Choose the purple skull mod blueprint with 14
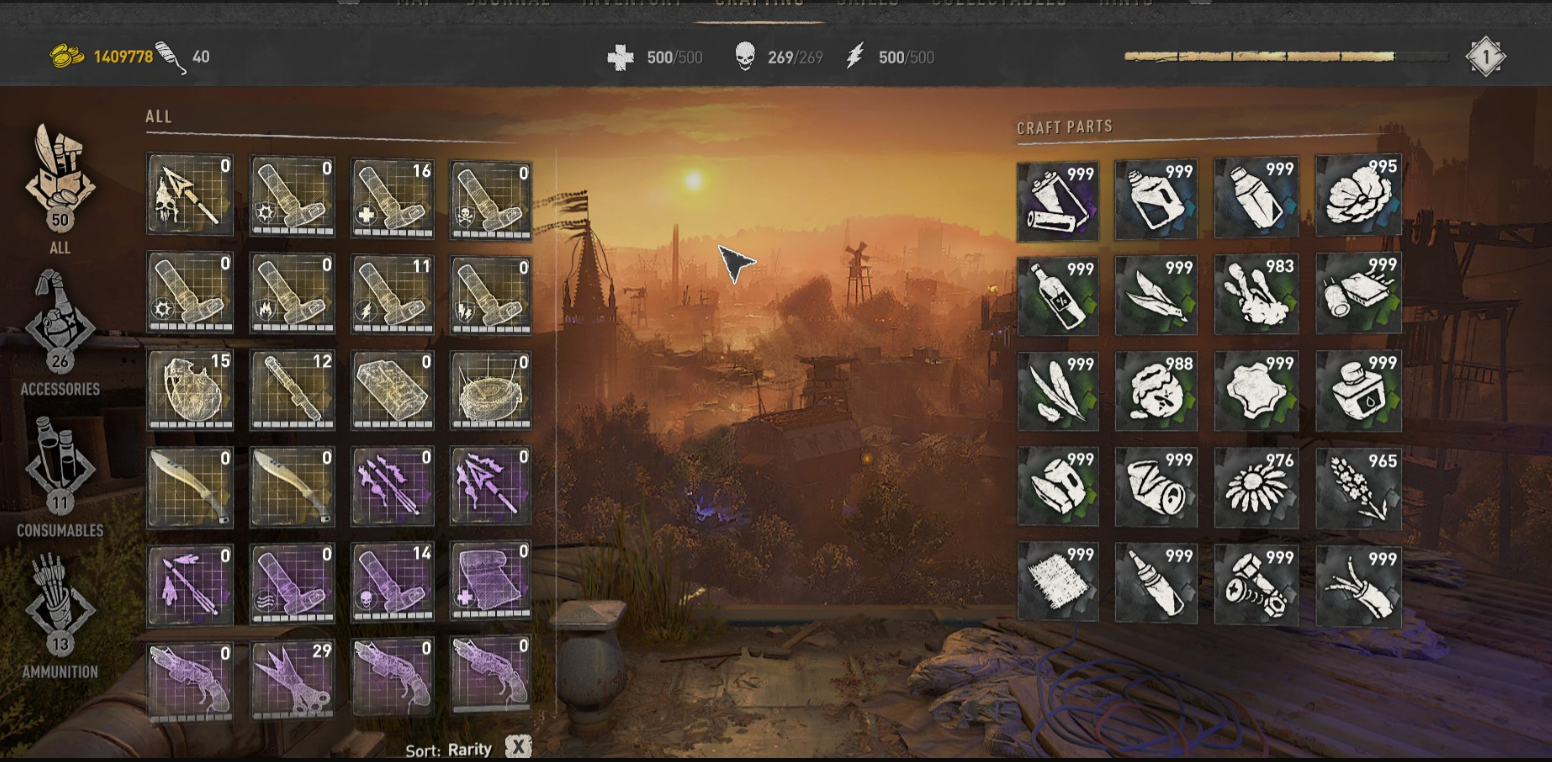 click(392, 584)
